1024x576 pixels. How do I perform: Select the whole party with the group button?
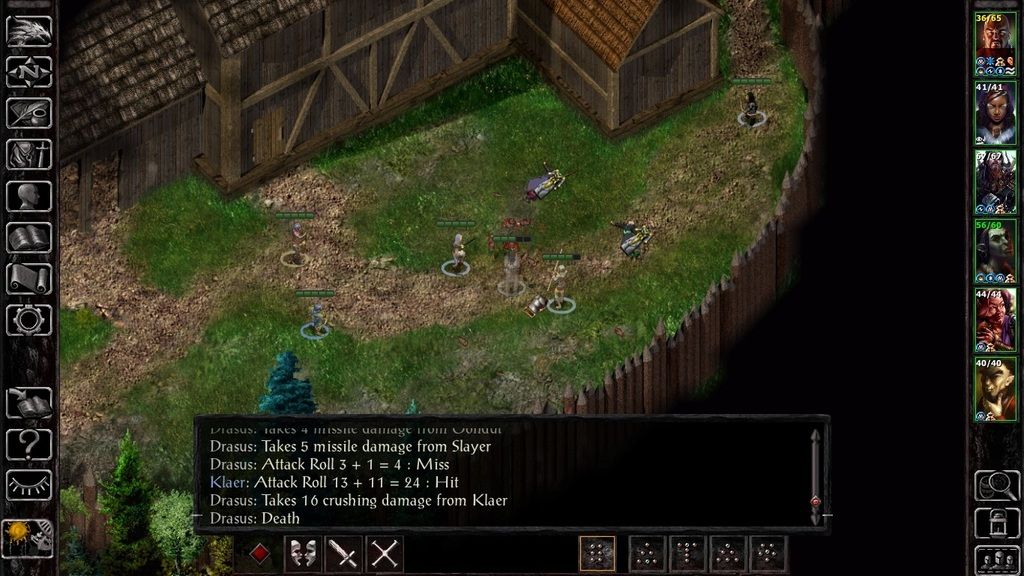tap(996, 559)
